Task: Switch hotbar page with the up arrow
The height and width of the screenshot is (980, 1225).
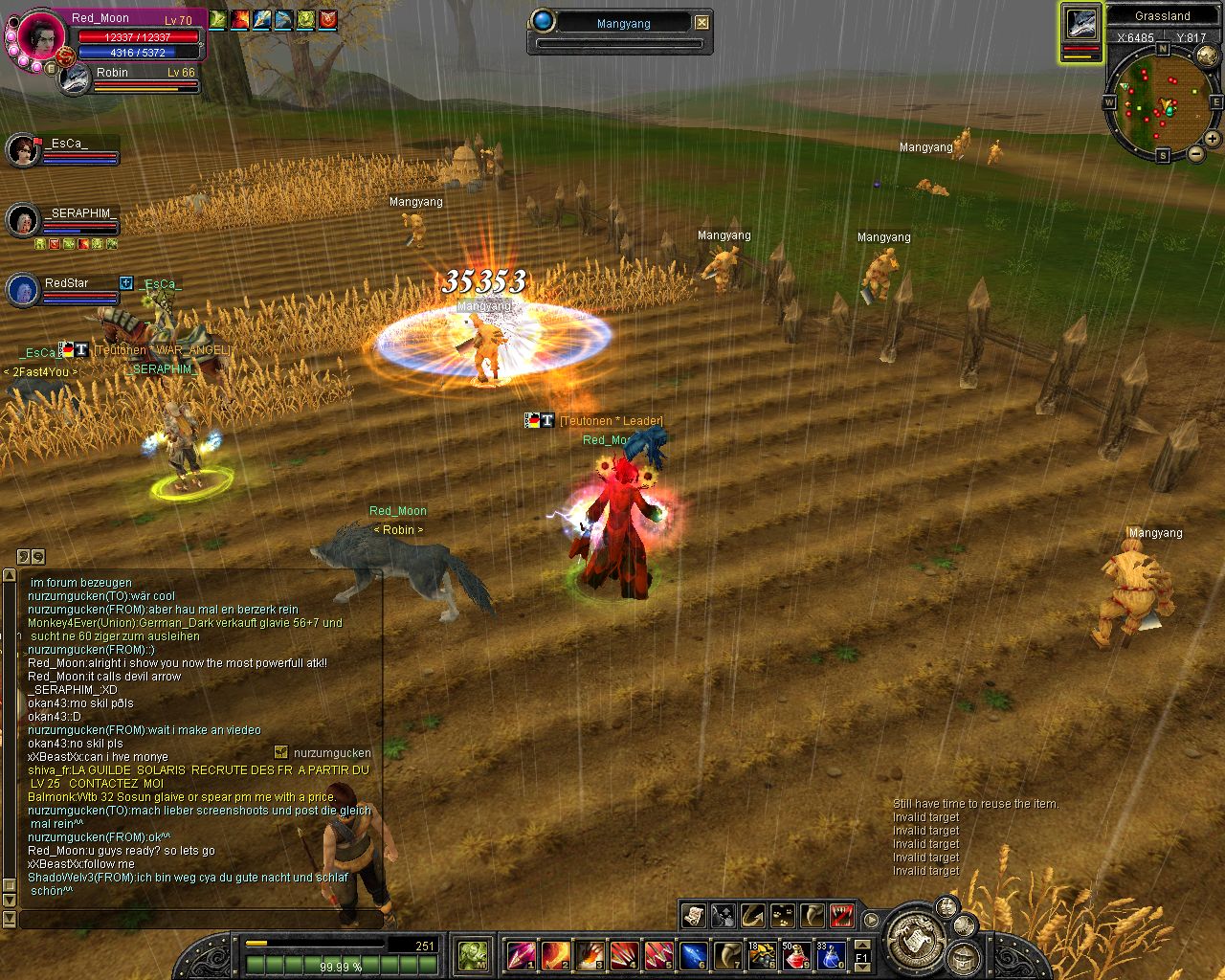Action: 862,945
